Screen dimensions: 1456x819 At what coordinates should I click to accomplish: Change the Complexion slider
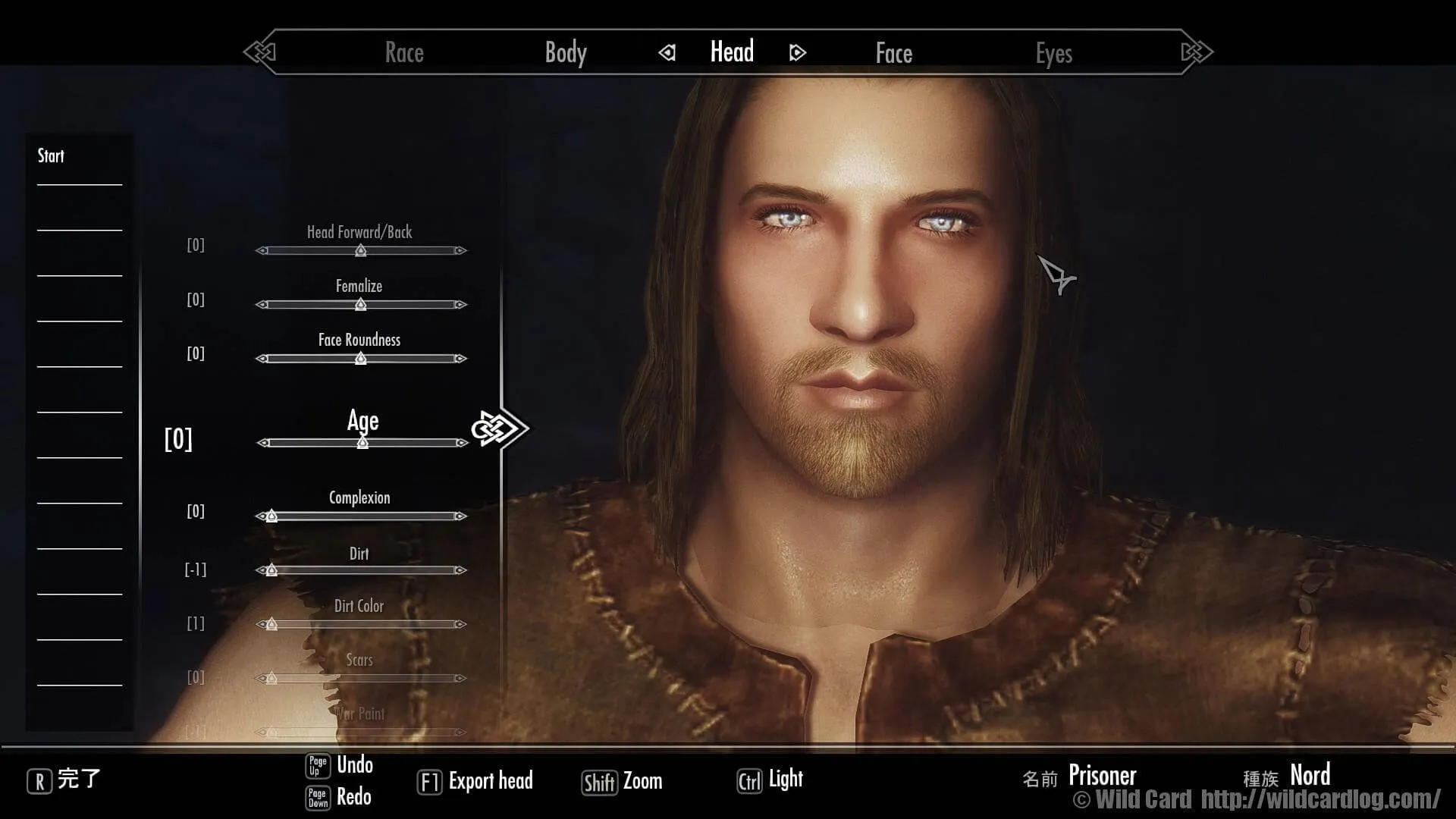(361, 516)
